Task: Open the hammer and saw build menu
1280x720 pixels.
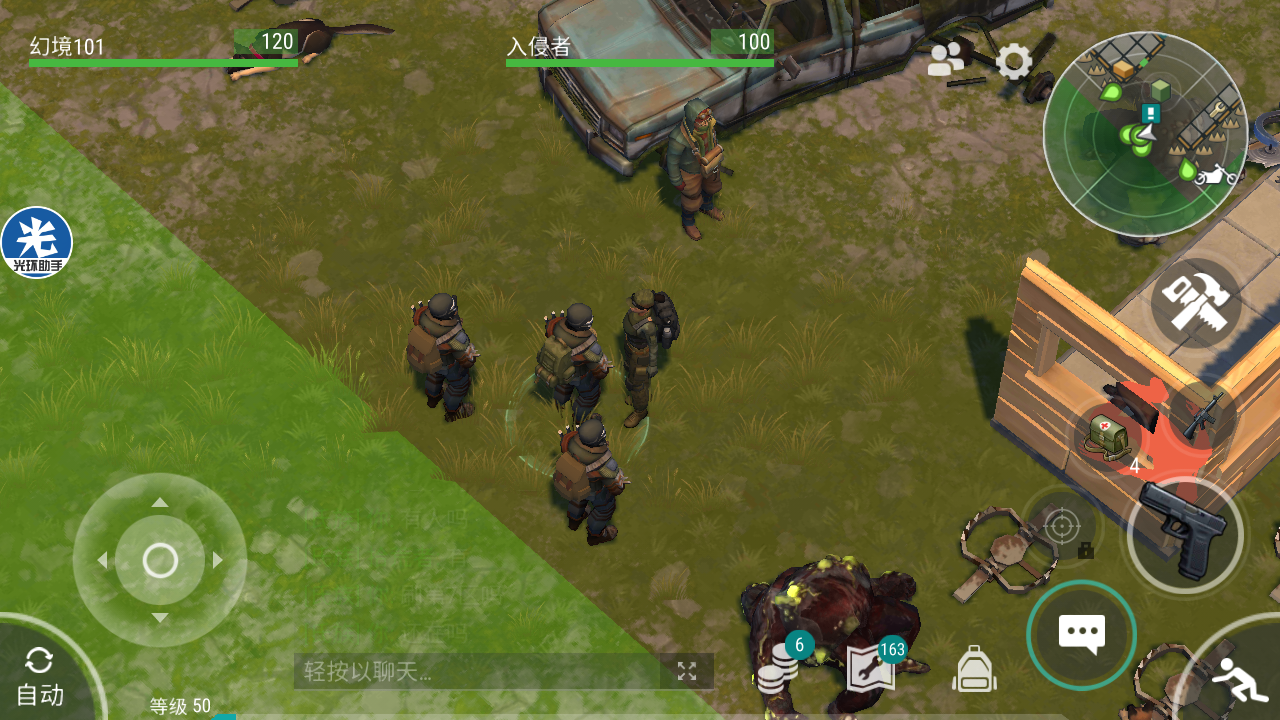Action: [1196, 302]
